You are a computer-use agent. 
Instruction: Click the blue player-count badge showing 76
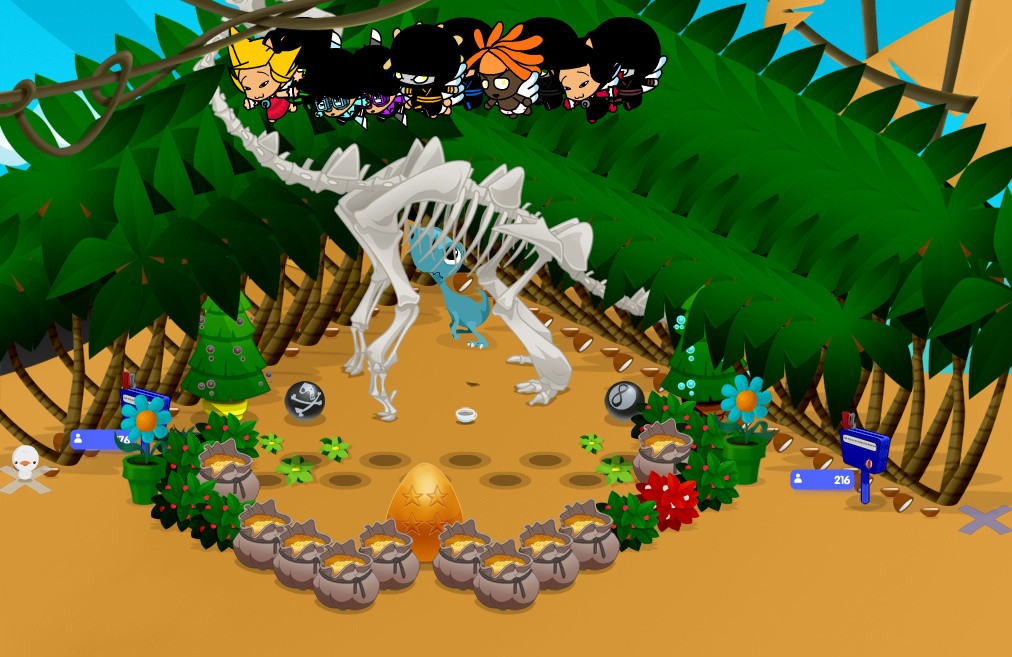point(98,439)
